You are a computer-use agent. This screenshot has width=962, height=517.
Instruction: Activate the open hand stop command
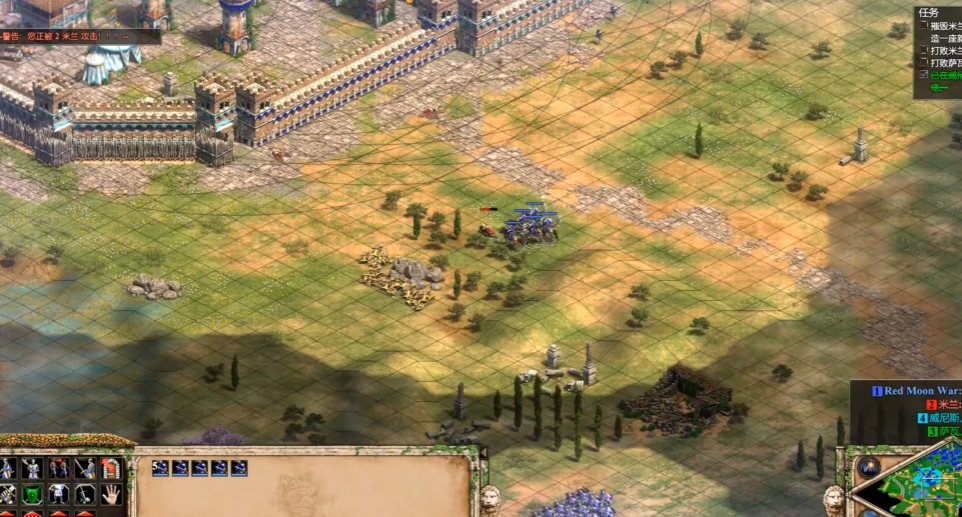110,494
